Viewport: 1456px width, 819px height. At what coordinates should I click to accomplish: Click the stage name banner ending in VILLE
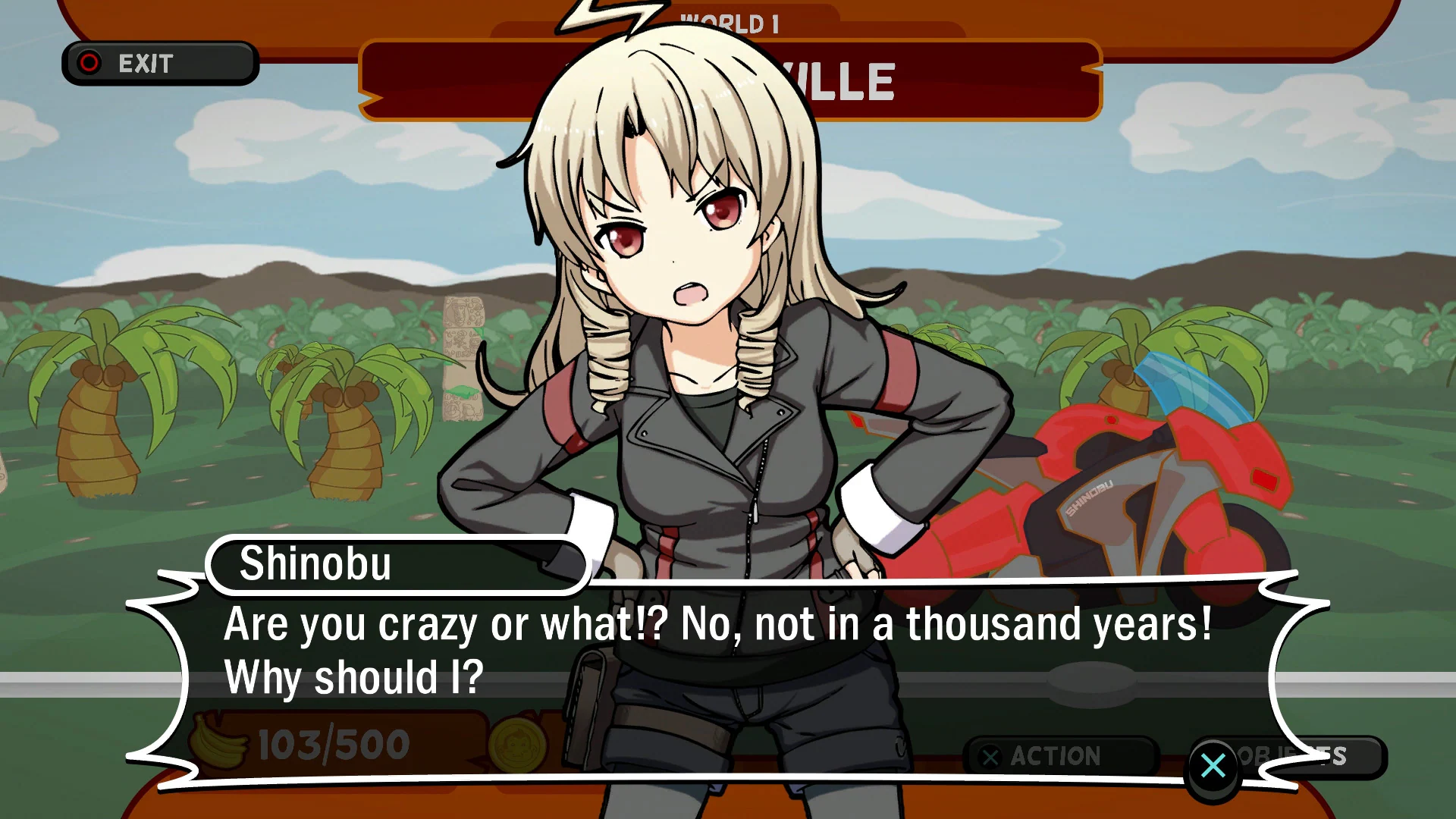(x=834, y=78)
